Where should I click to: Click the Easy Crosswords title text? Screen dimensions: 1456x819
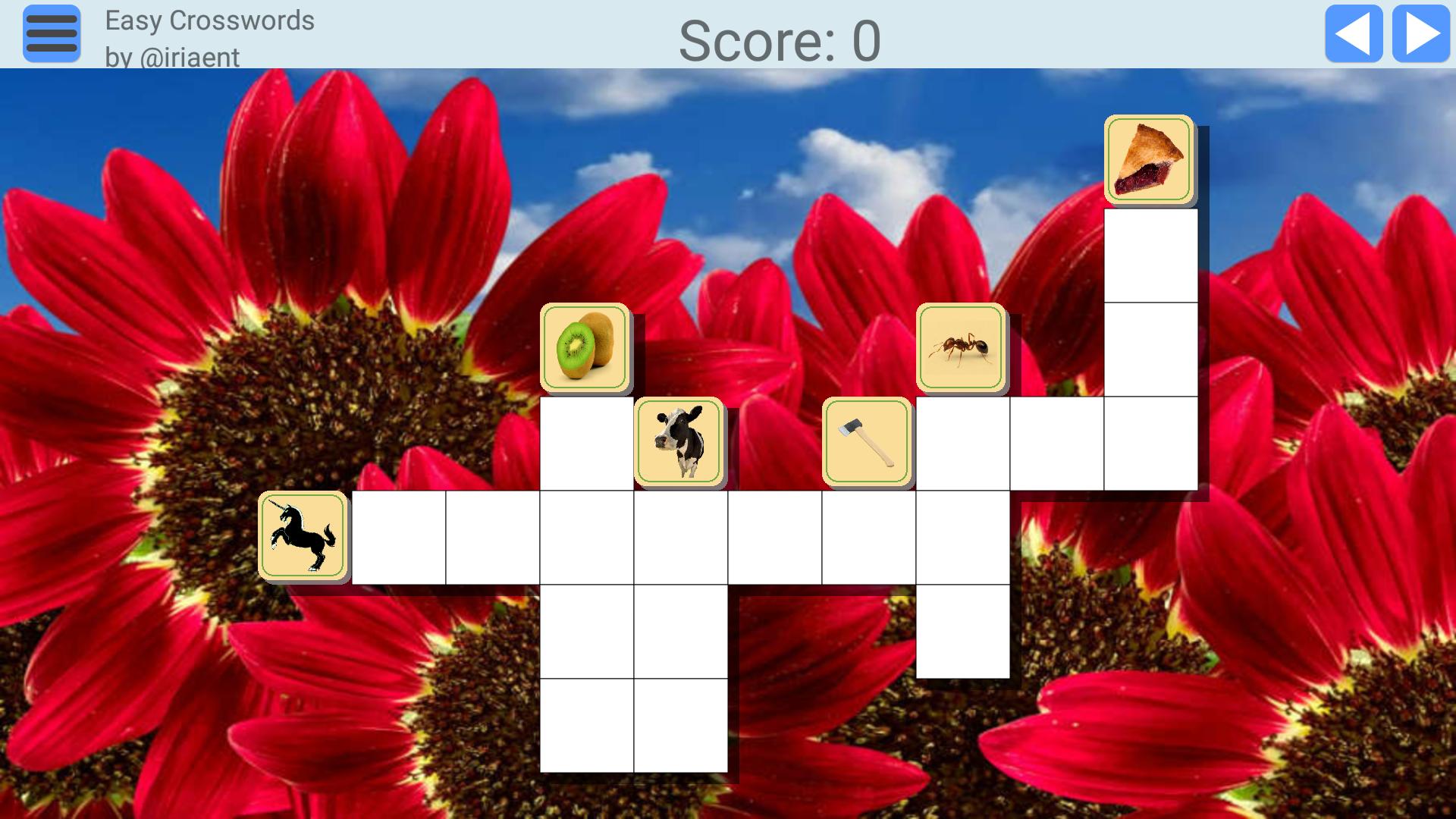click(x=210, y=20)
